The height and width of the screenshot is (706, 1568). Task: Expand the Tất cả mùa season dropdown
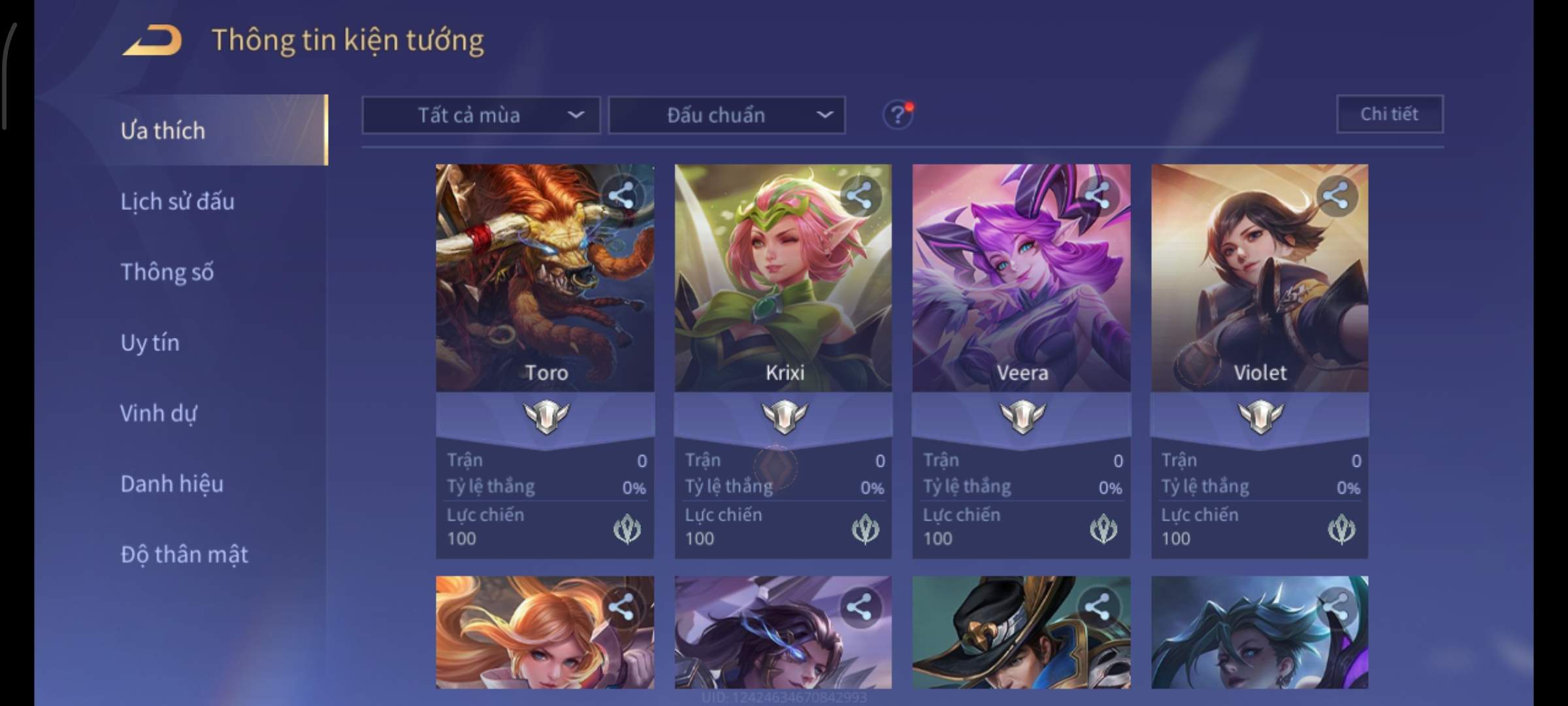(481, 116)
